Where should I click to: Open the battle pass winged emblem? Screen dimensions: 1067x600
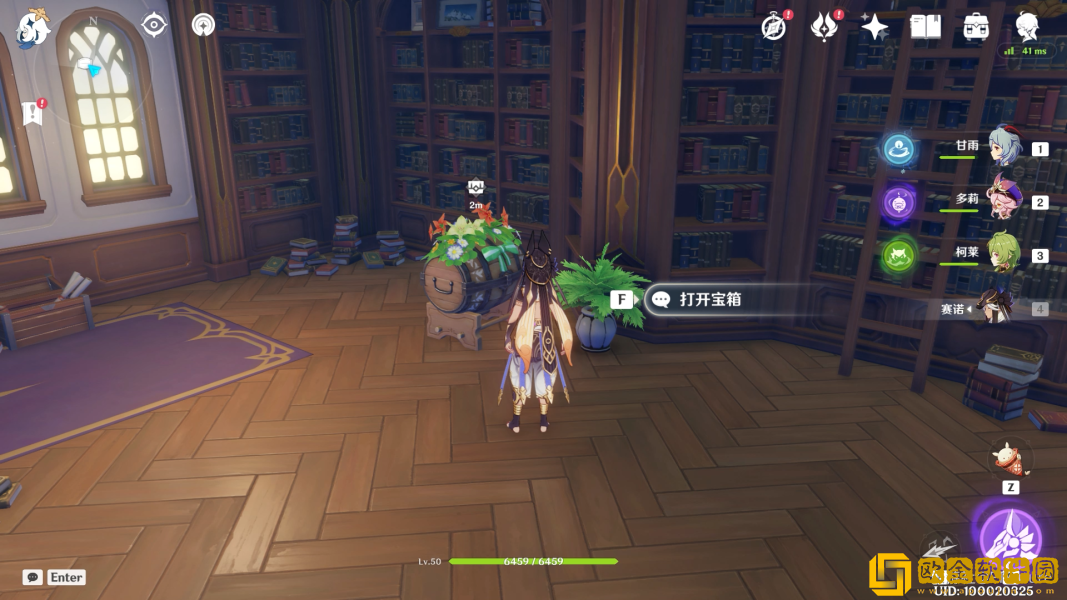(x=824, y=27)
